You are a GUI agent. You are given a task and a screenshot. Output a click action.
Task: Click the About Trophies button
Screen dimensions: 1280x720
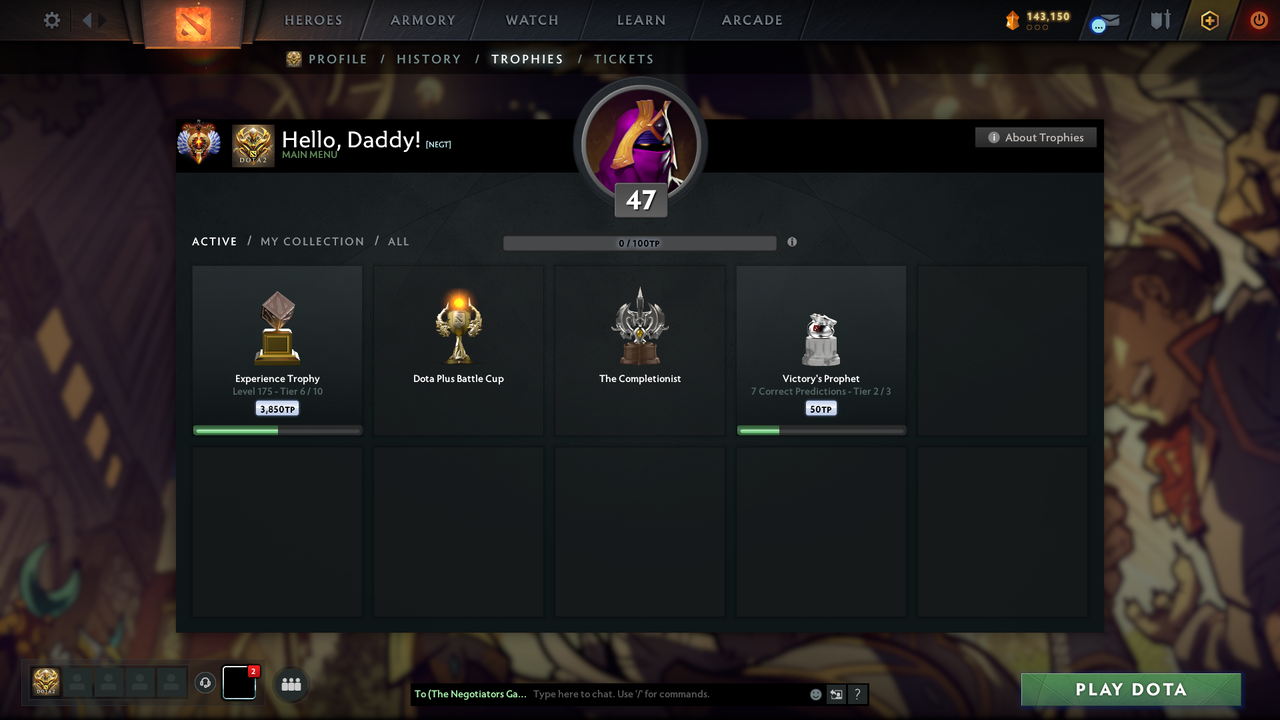point(1035,137)
